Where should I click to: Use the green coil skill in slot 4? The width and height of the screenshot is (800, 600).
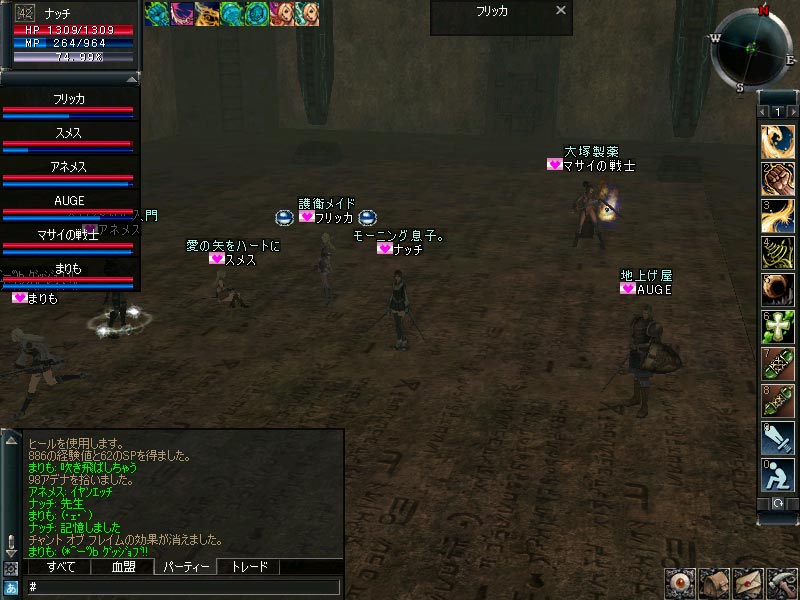point(778,252)
